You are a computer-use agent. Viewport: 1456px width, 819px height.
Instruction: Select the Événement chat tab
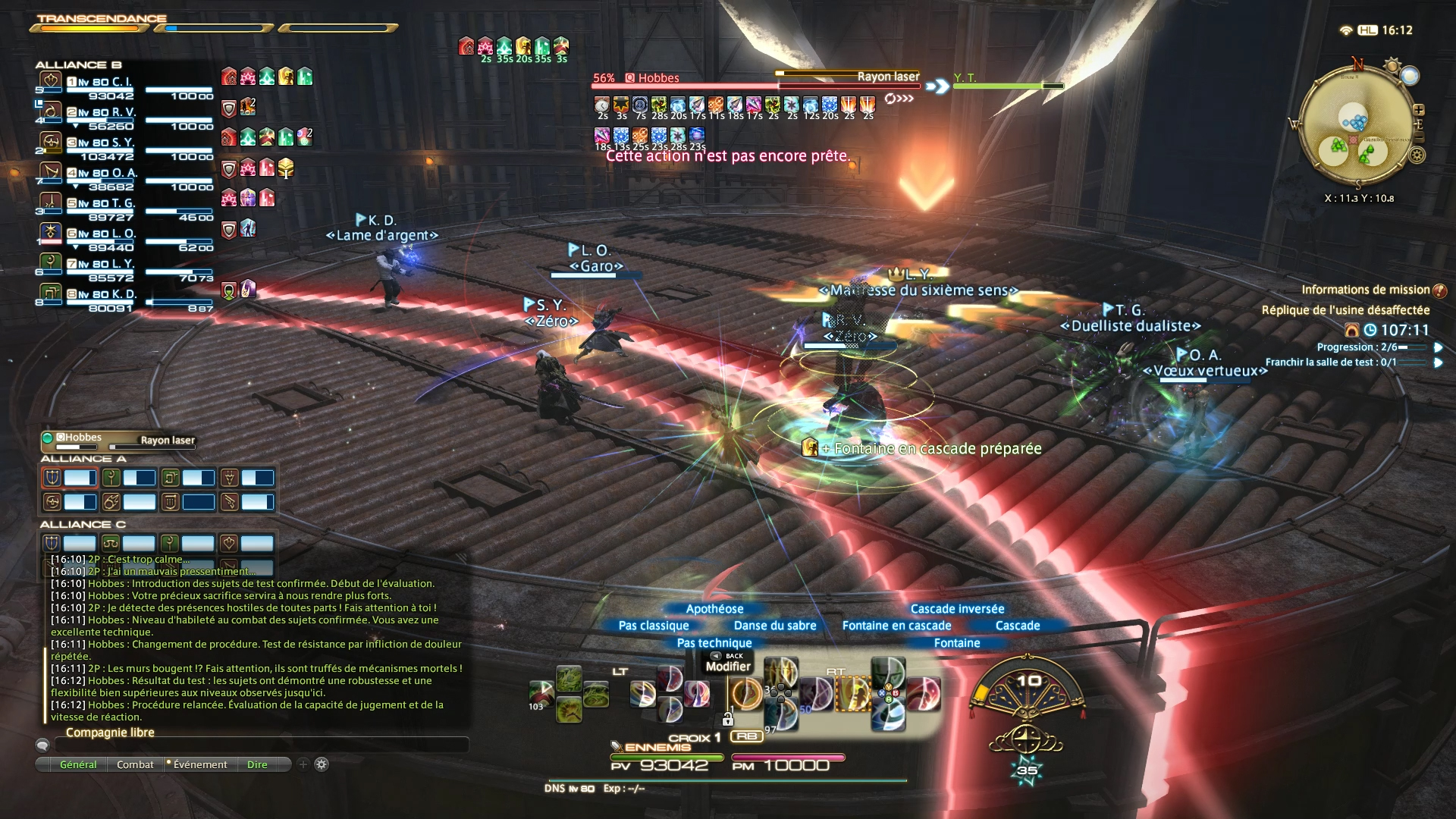click(x=200, y=764)
